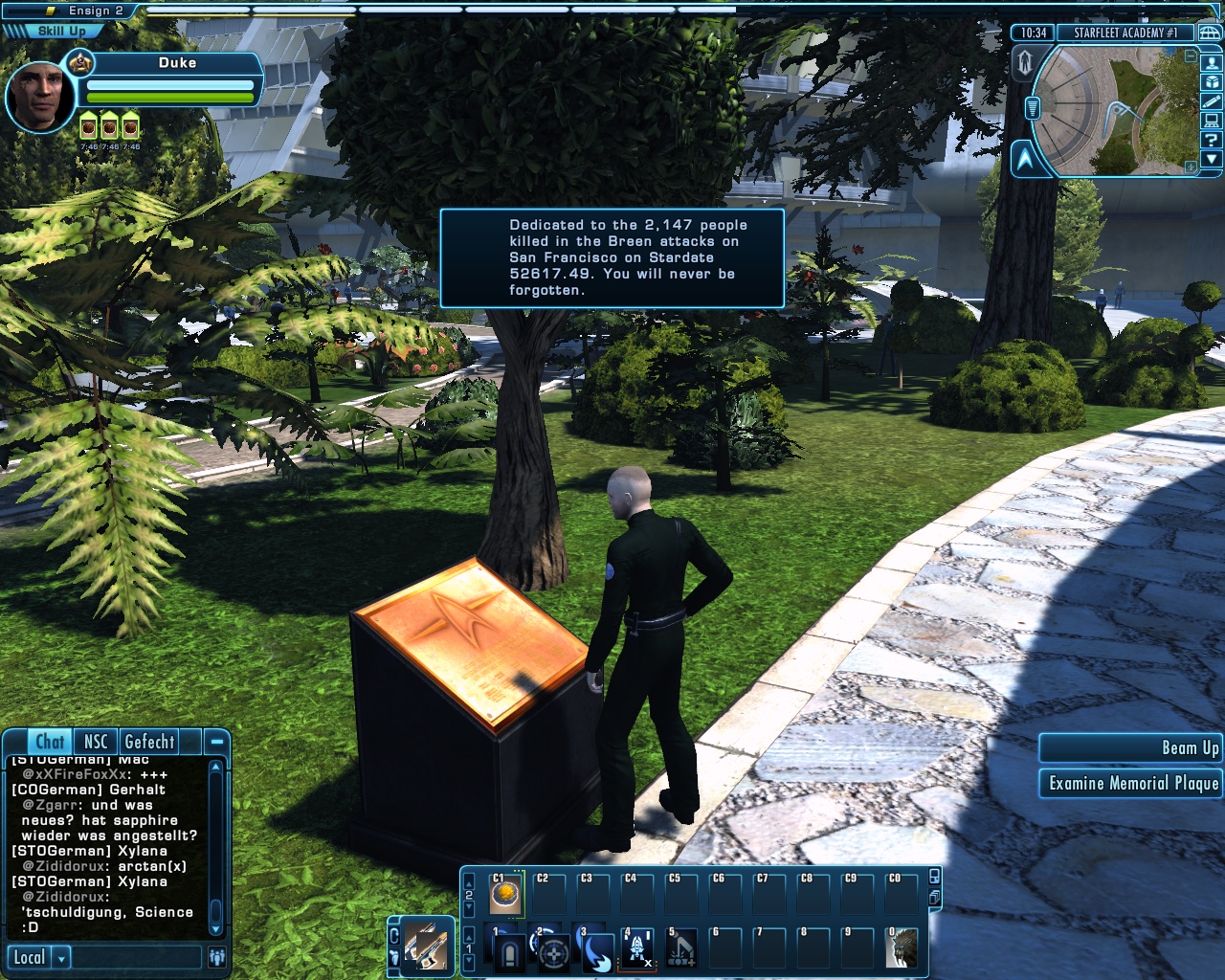Click the chat text input field
Screen dimensions: 1225x980
pyautogui.click(x=137, y=958)
